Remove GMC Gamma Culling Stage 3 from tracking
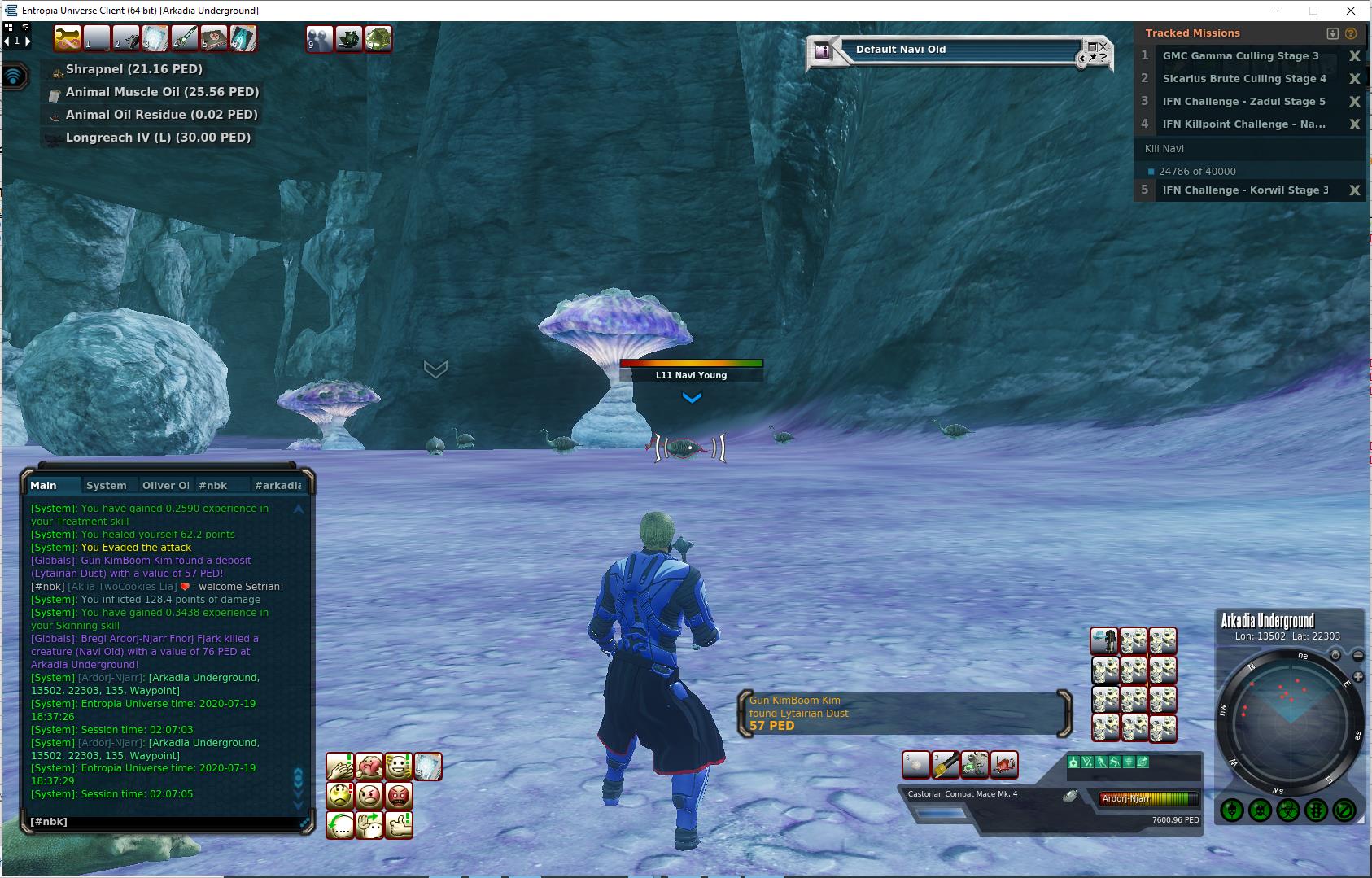 click(1354, 56)
